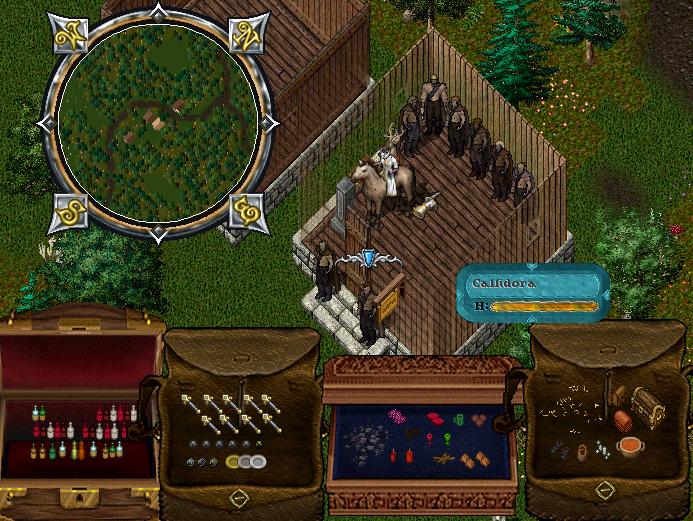This screenshot has width=693, height=521.
Task: Click the diamond emblem on the right backpack
Action: (603, 489)
